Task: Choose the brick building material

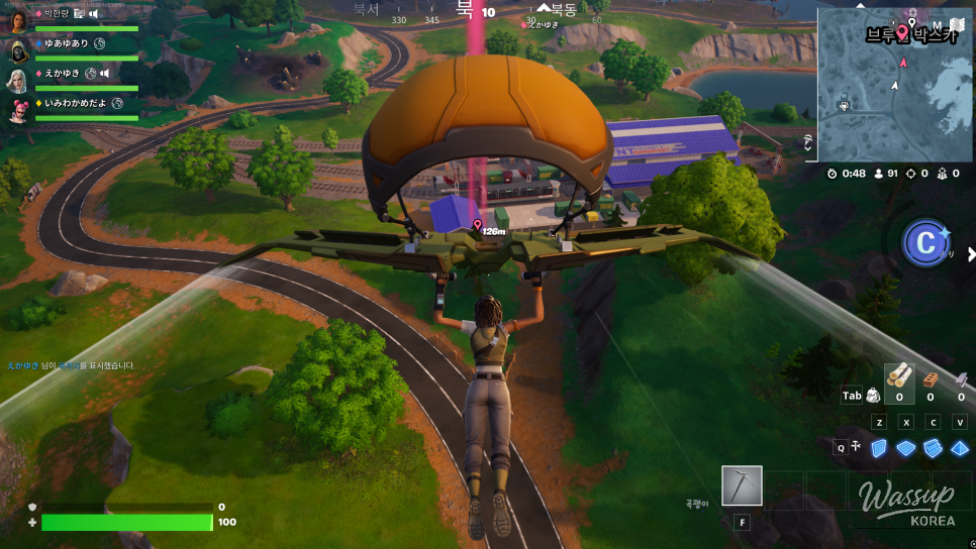Action: [x=930, y=379]
